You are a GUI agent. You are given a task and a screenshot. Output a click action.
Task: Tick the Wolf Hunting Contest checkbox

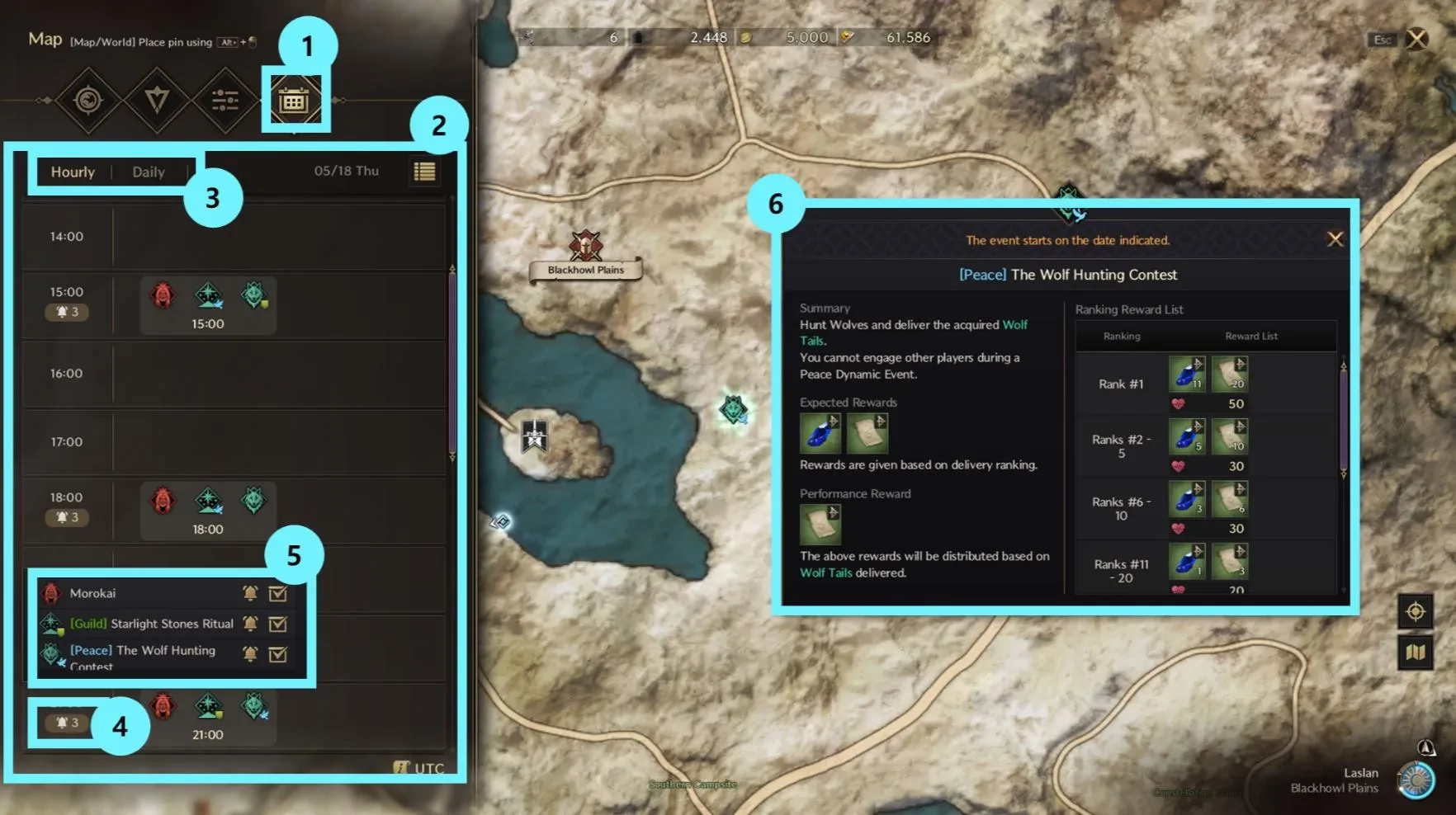tap(278, 654)
